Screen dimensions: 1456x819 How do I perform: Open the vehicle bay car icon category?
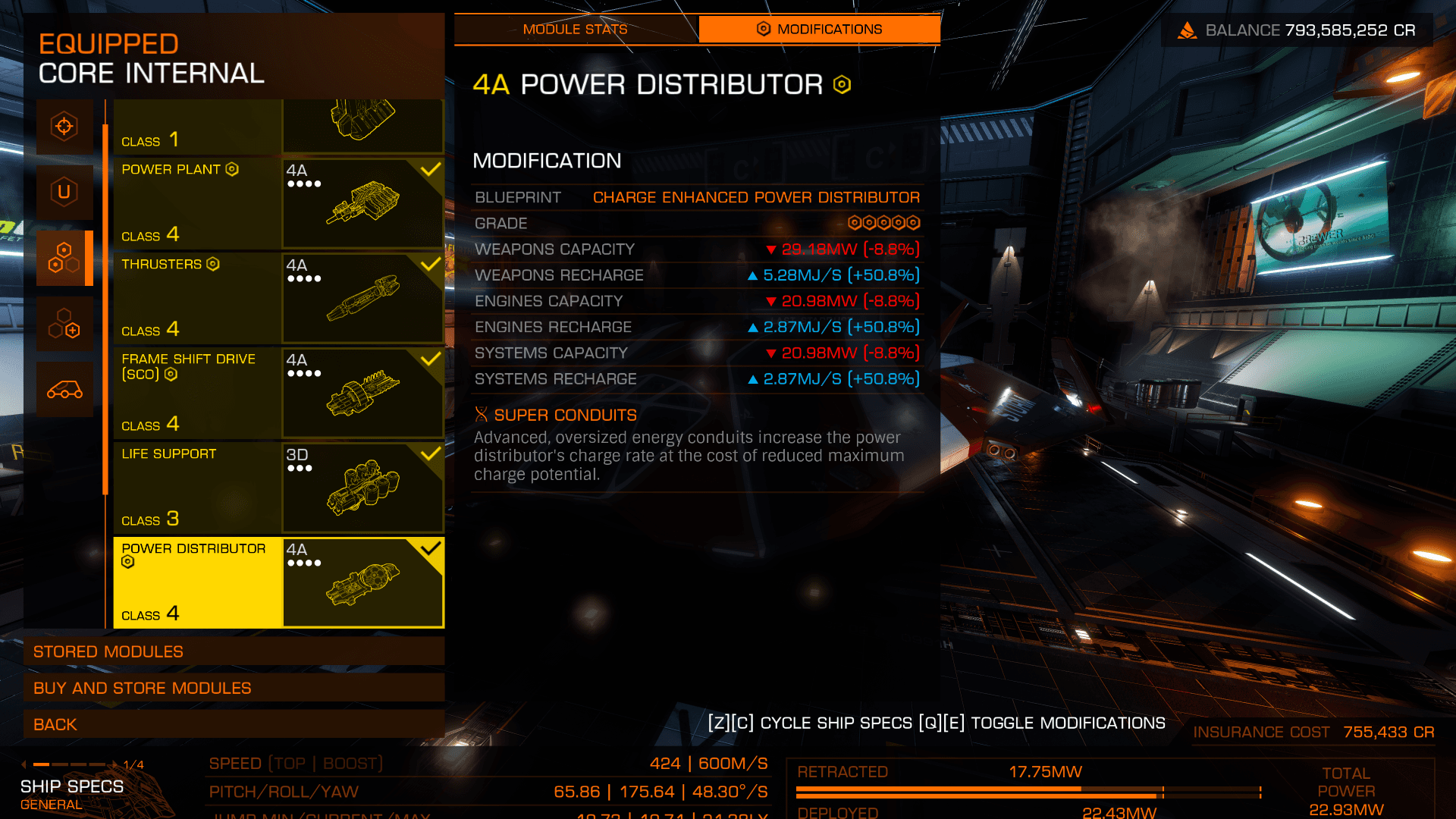click(64, 390)
